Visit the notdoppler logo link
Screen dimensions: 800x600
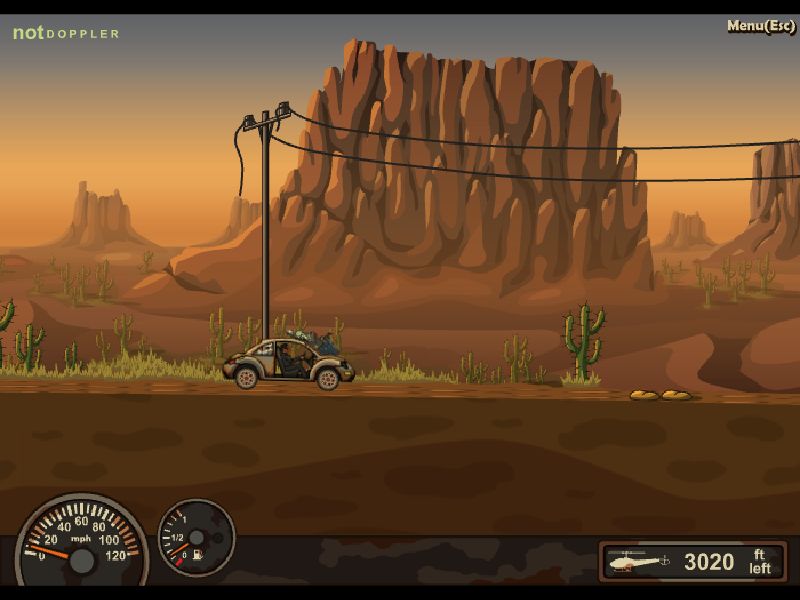(x=66, y=33)
